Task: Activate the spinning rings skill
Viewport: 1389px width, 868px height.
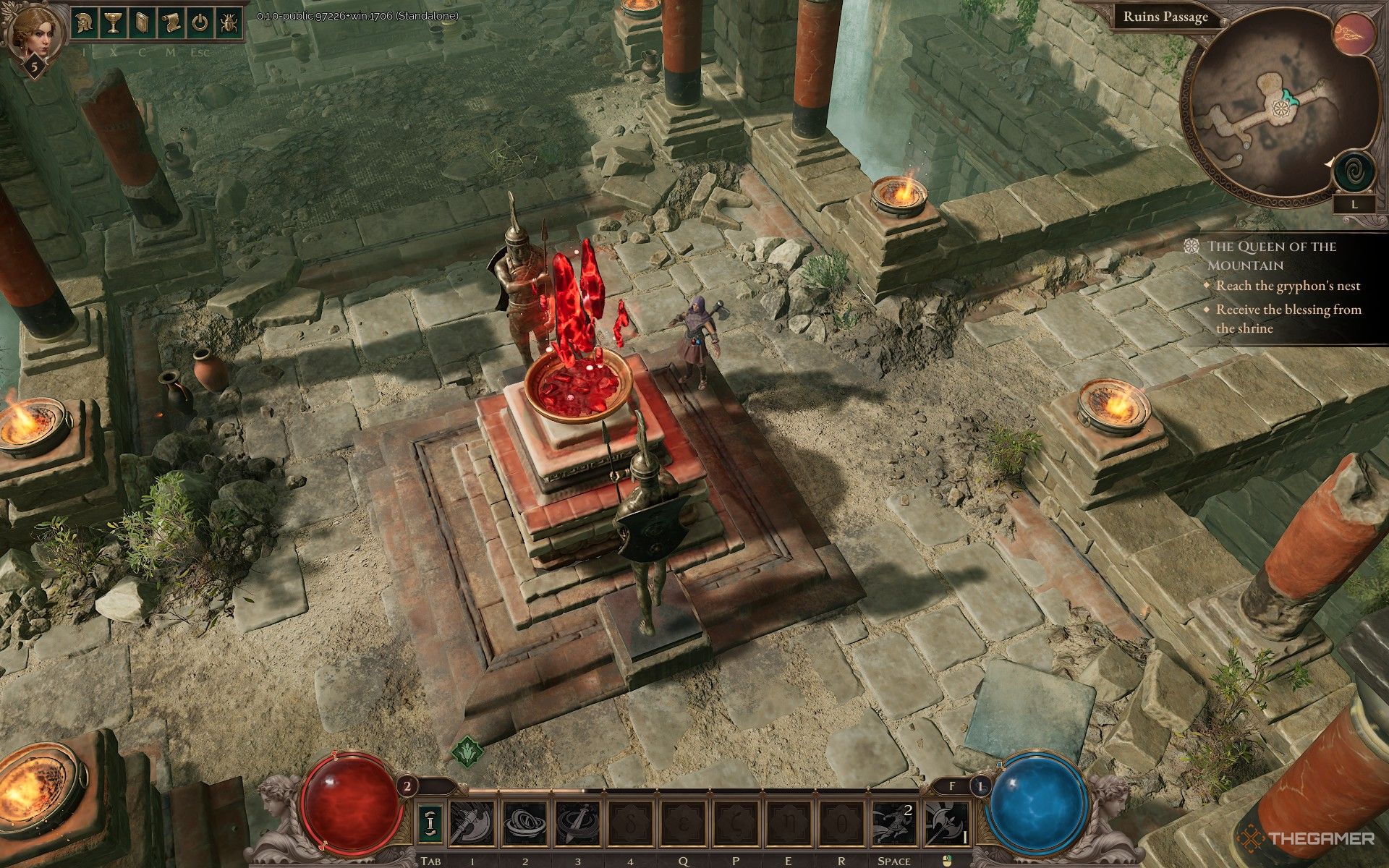Action: [x=524, y=825]
